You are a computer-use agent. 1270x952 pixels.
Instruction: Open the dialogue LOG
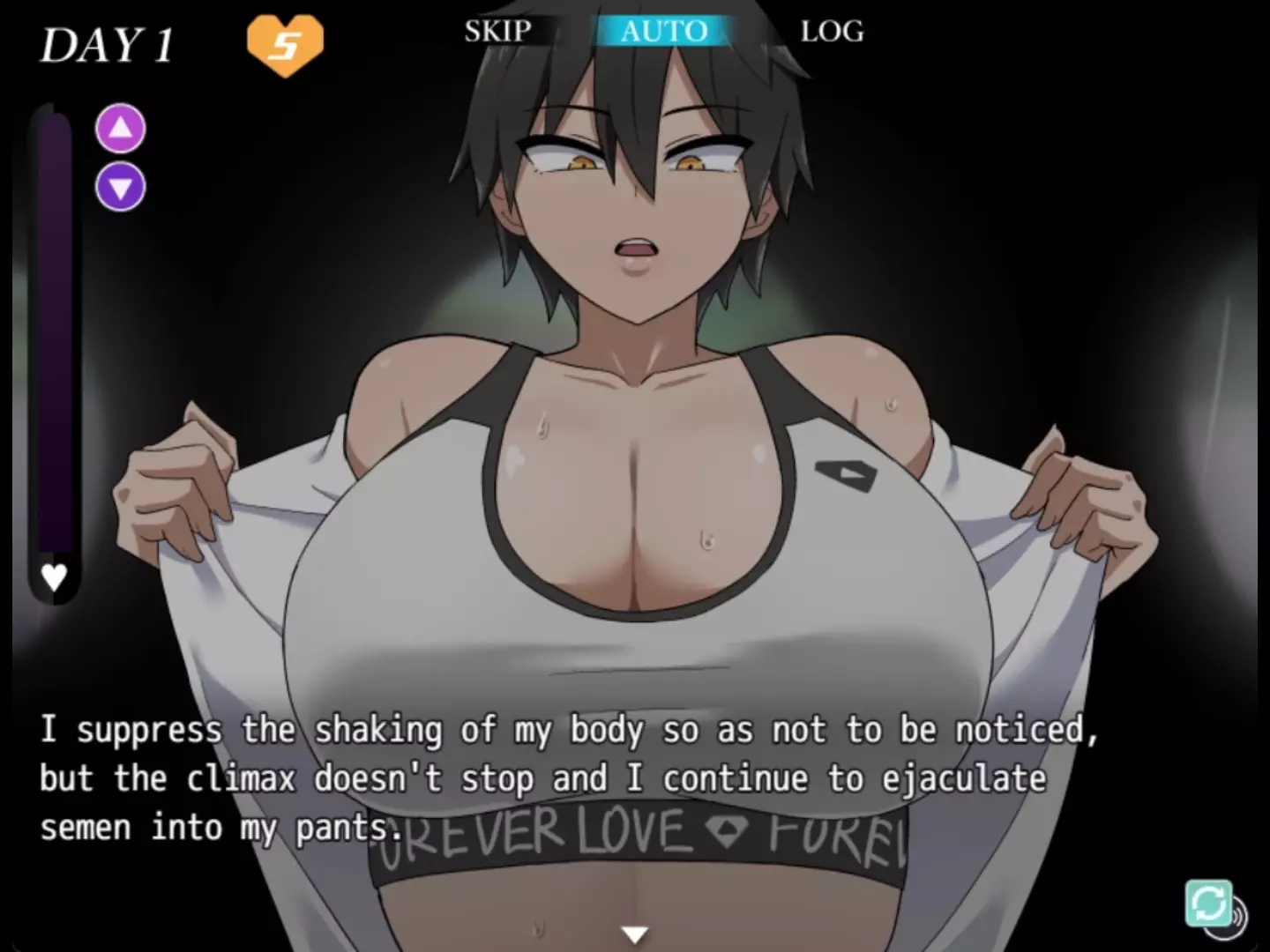point(832,31)
